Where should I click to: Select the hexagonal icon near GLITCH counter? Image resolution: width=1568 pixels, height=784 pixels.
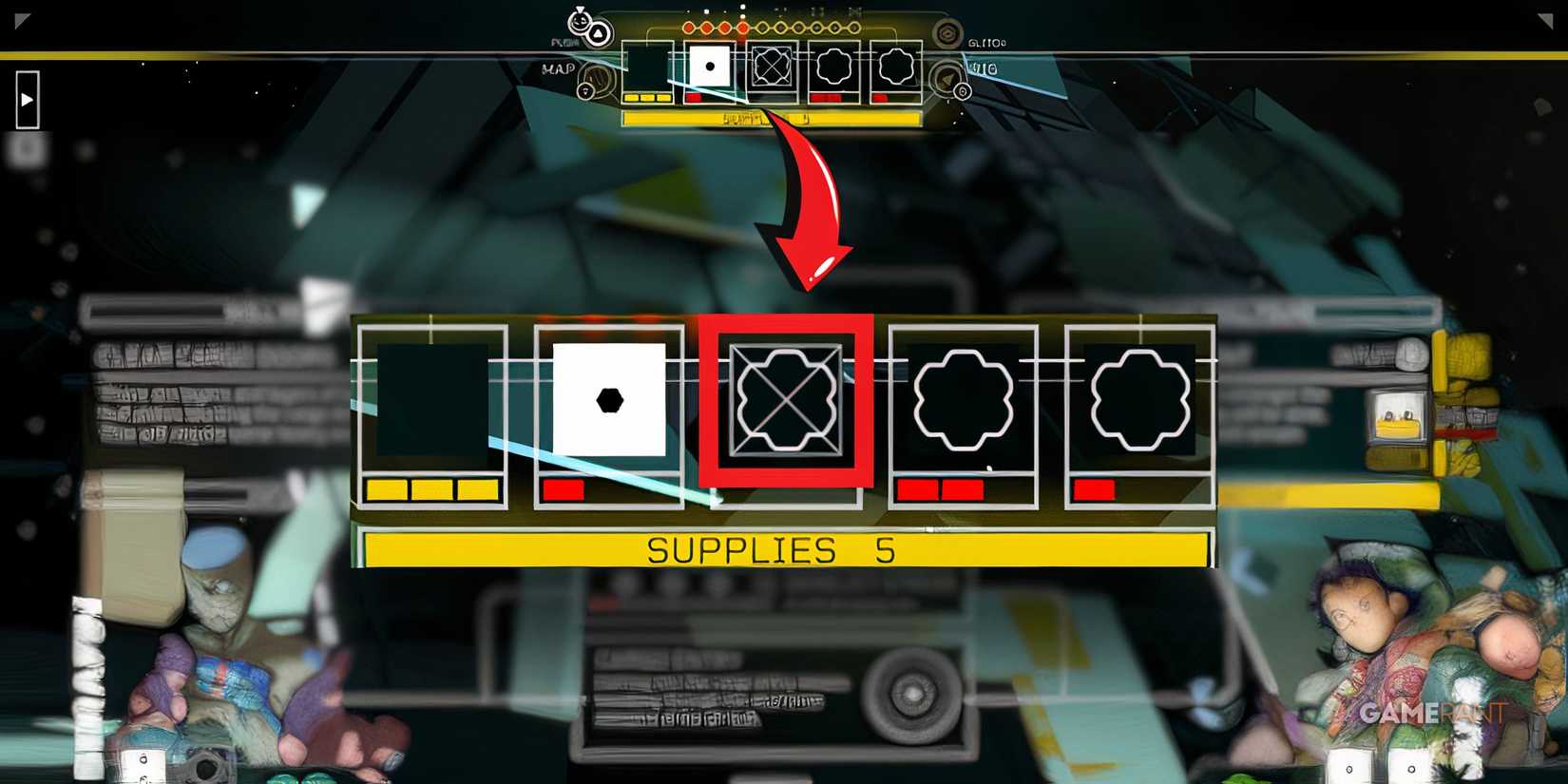(x=947, y=31)
